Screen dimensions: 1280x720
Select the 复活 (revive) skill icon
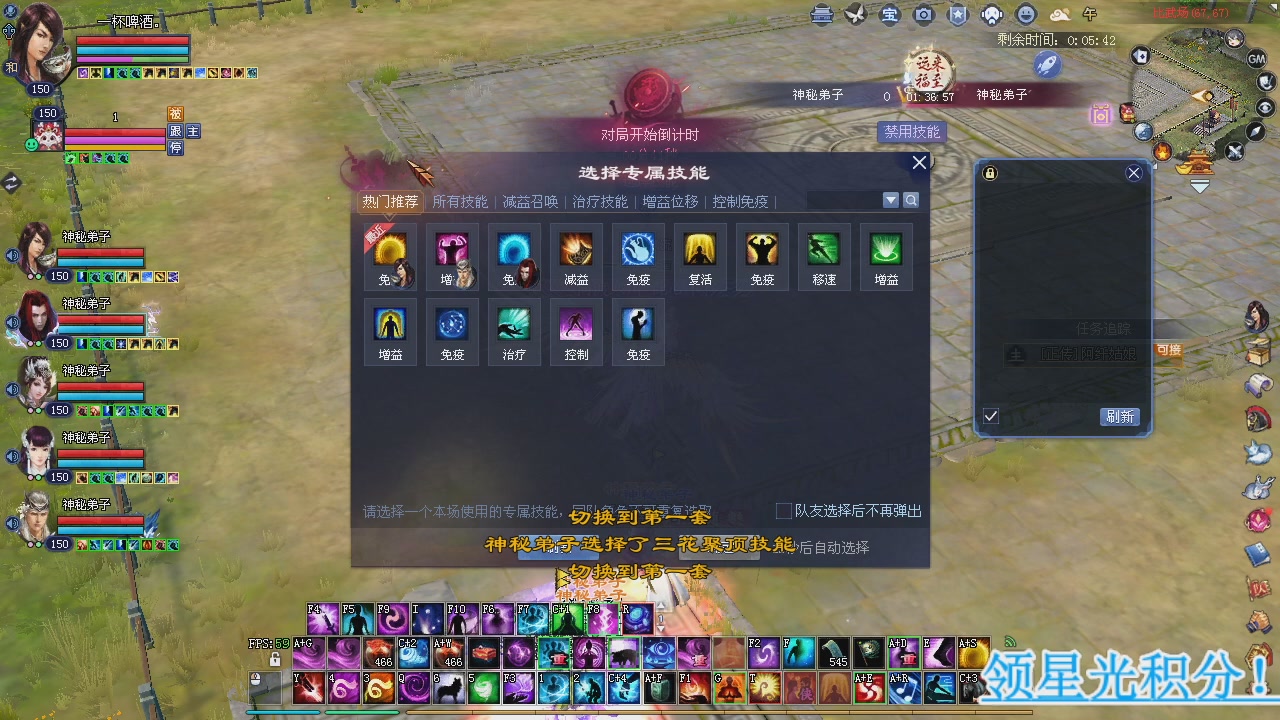pos(700,252)
